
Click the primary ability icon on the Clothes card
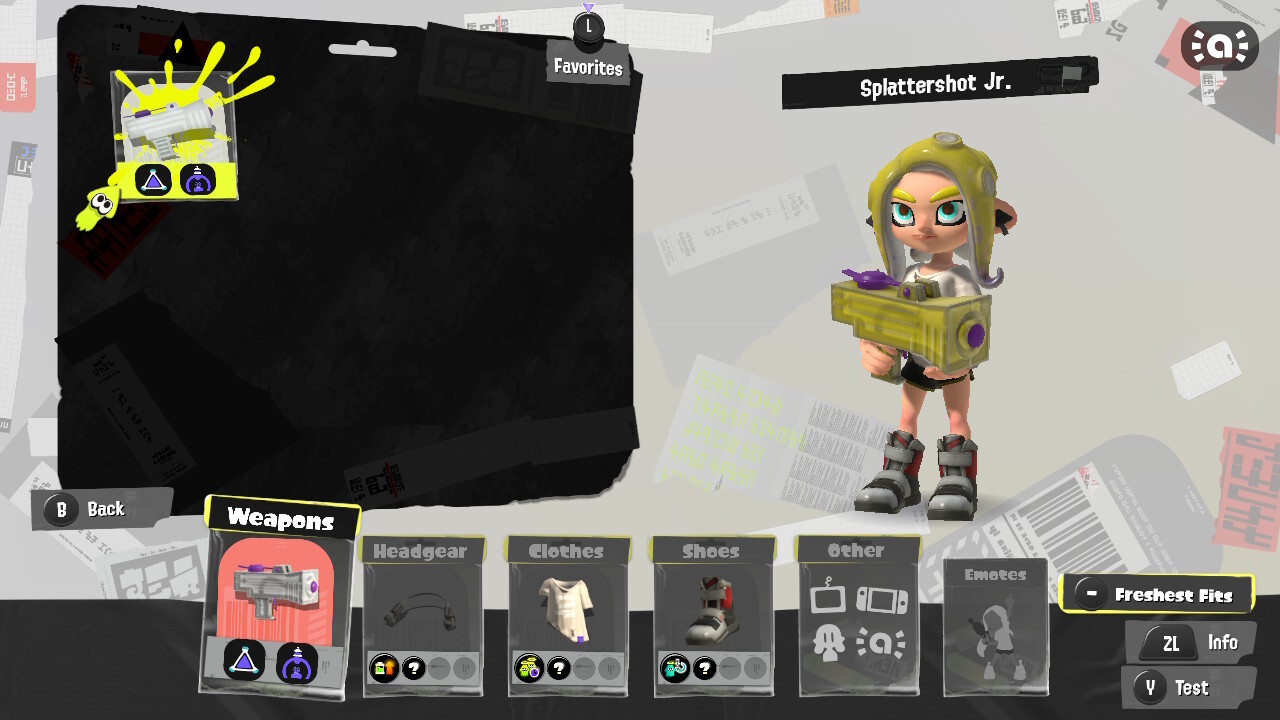click(529, 668)
